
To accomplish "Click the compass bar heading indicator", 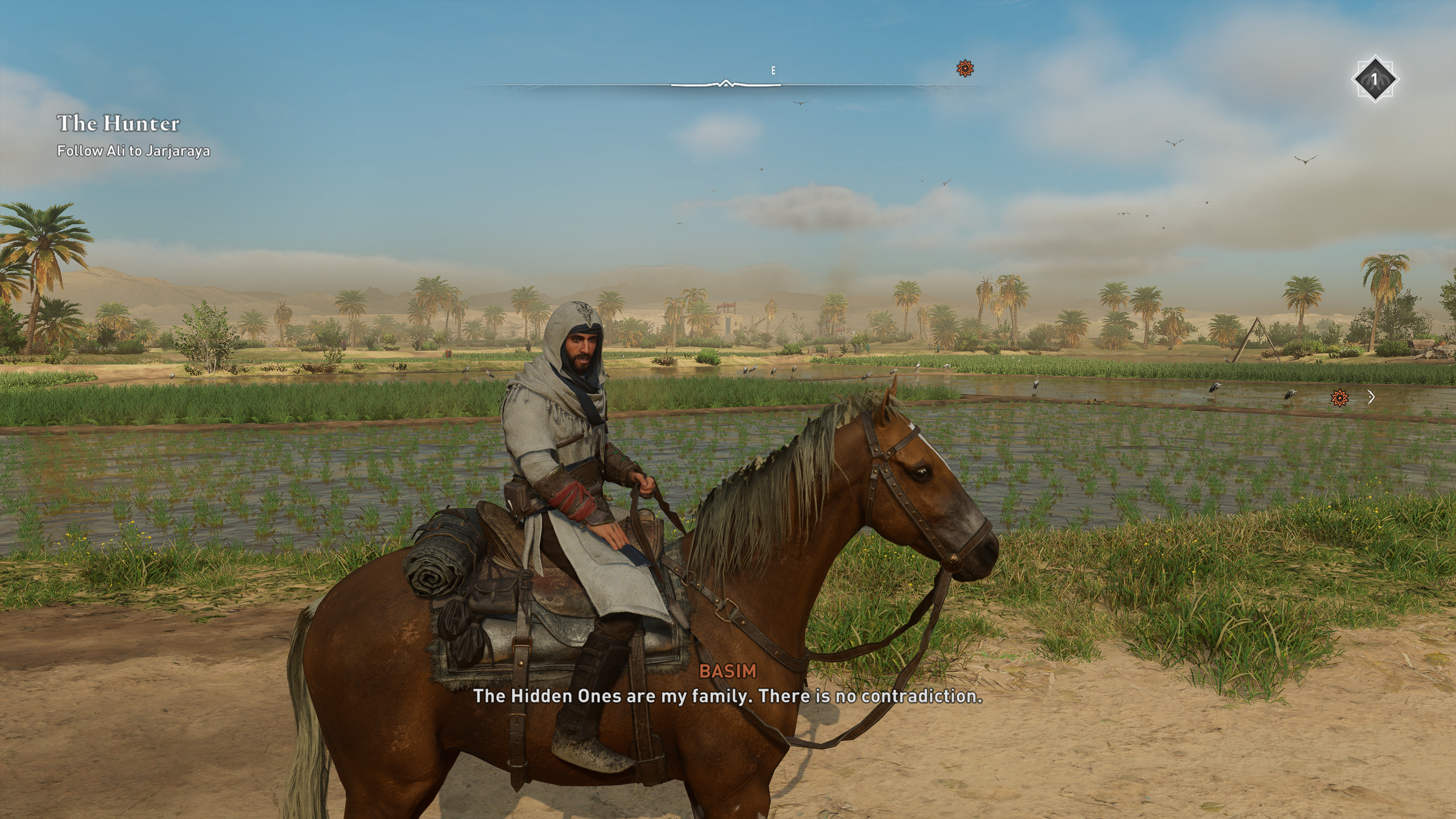I will tap(726, 84).
